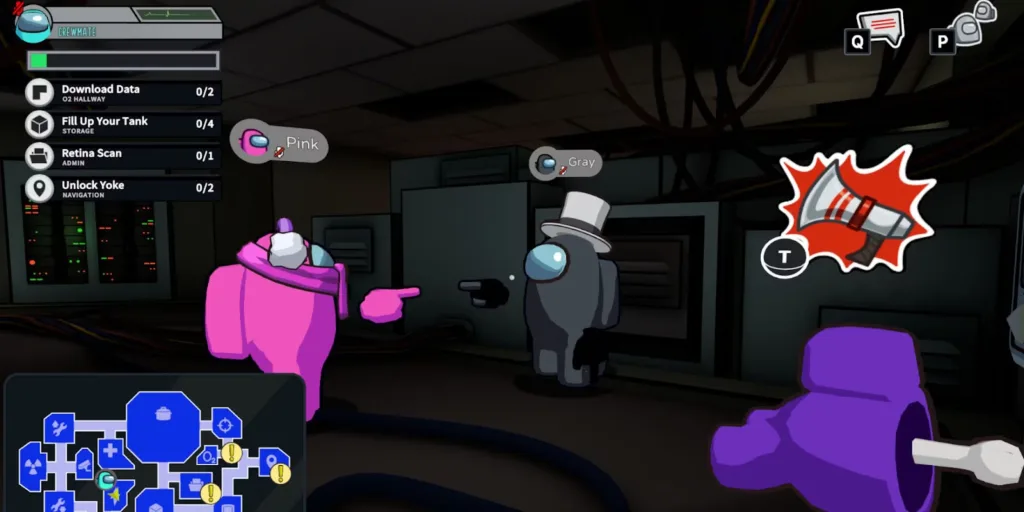1024x512 pixels.
Task: Open the chat speech bubble icon
Action: click(x=880, y=26)
